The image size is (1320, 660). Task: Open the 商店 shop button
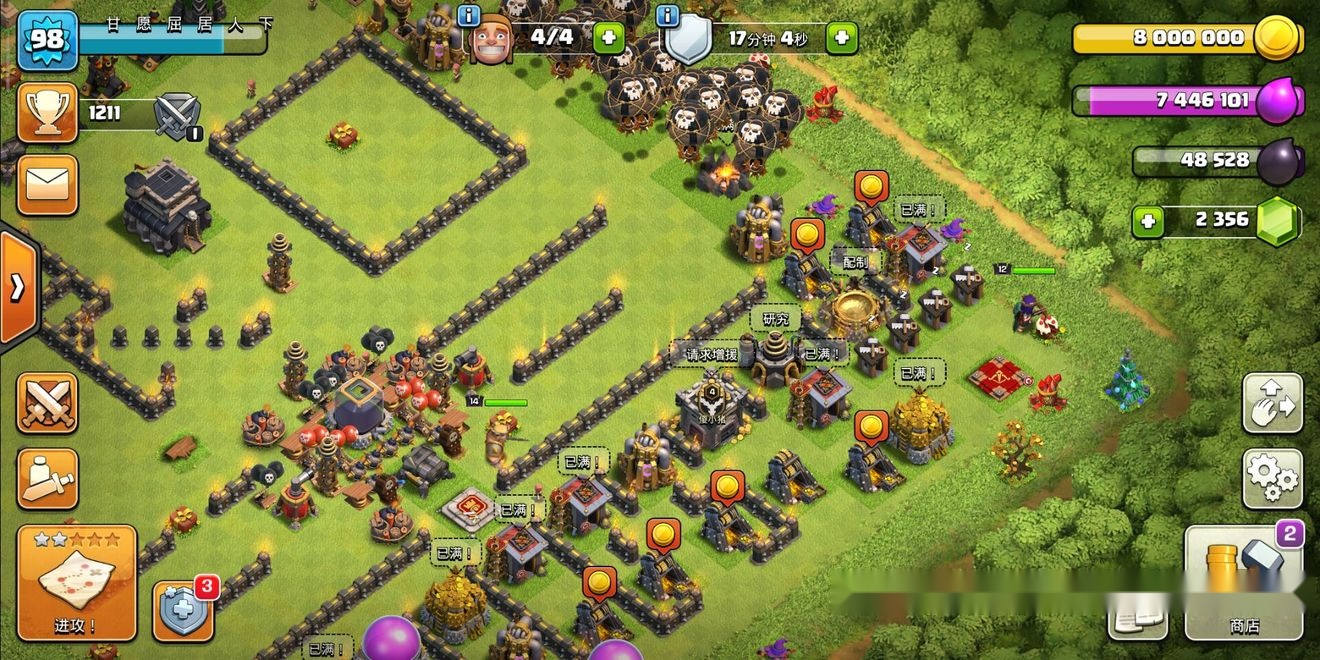tap(1243, 583)
